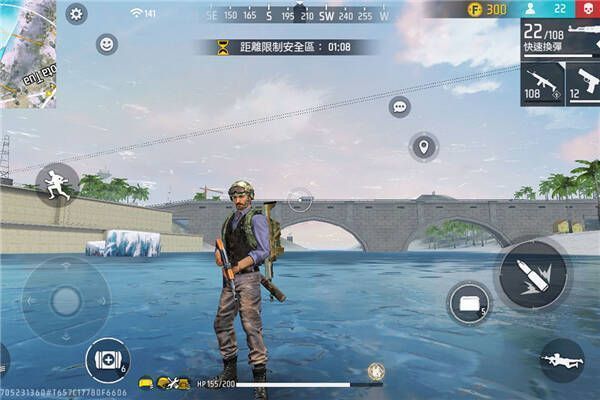Use the medkit button
This screenshot has width=600, height=400.
pyautogui.click(x=106, y=358)
